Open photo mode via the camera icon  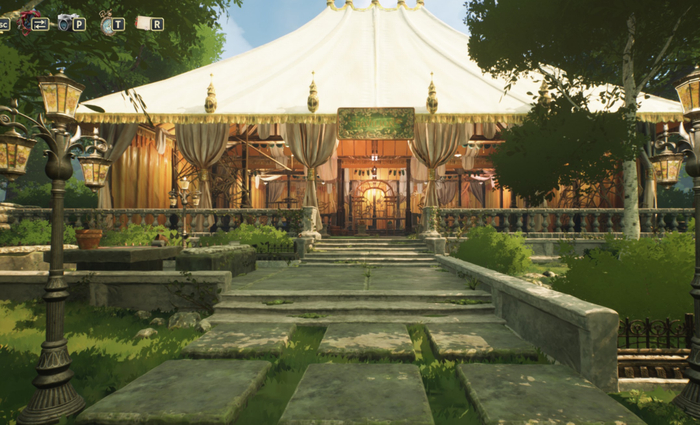point(67,22)
